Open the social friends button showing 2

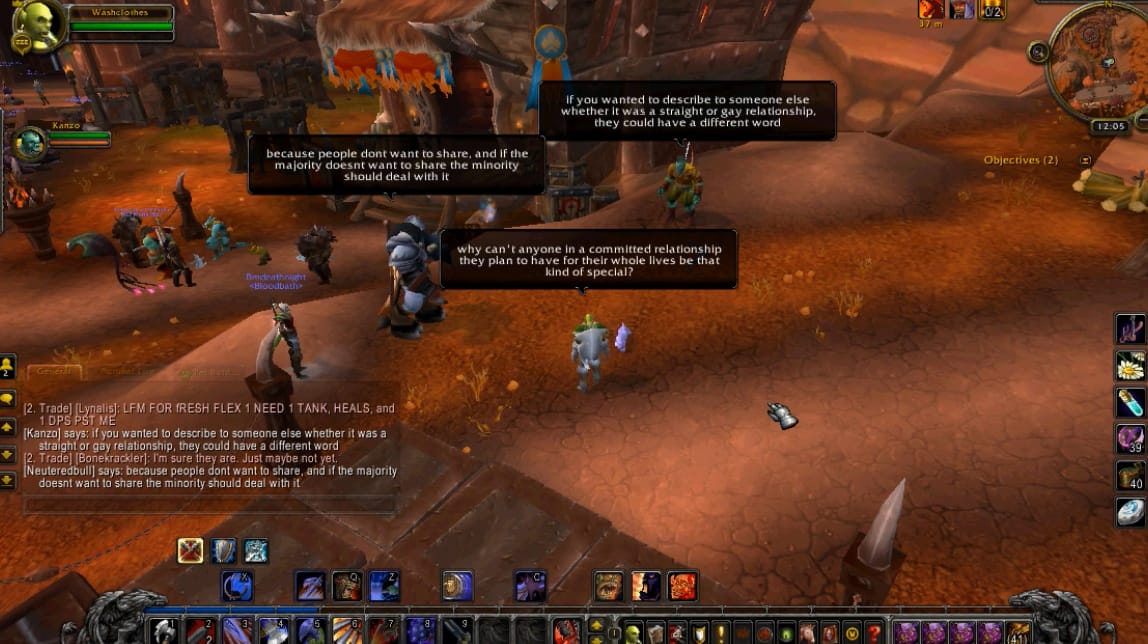point(8,366)
